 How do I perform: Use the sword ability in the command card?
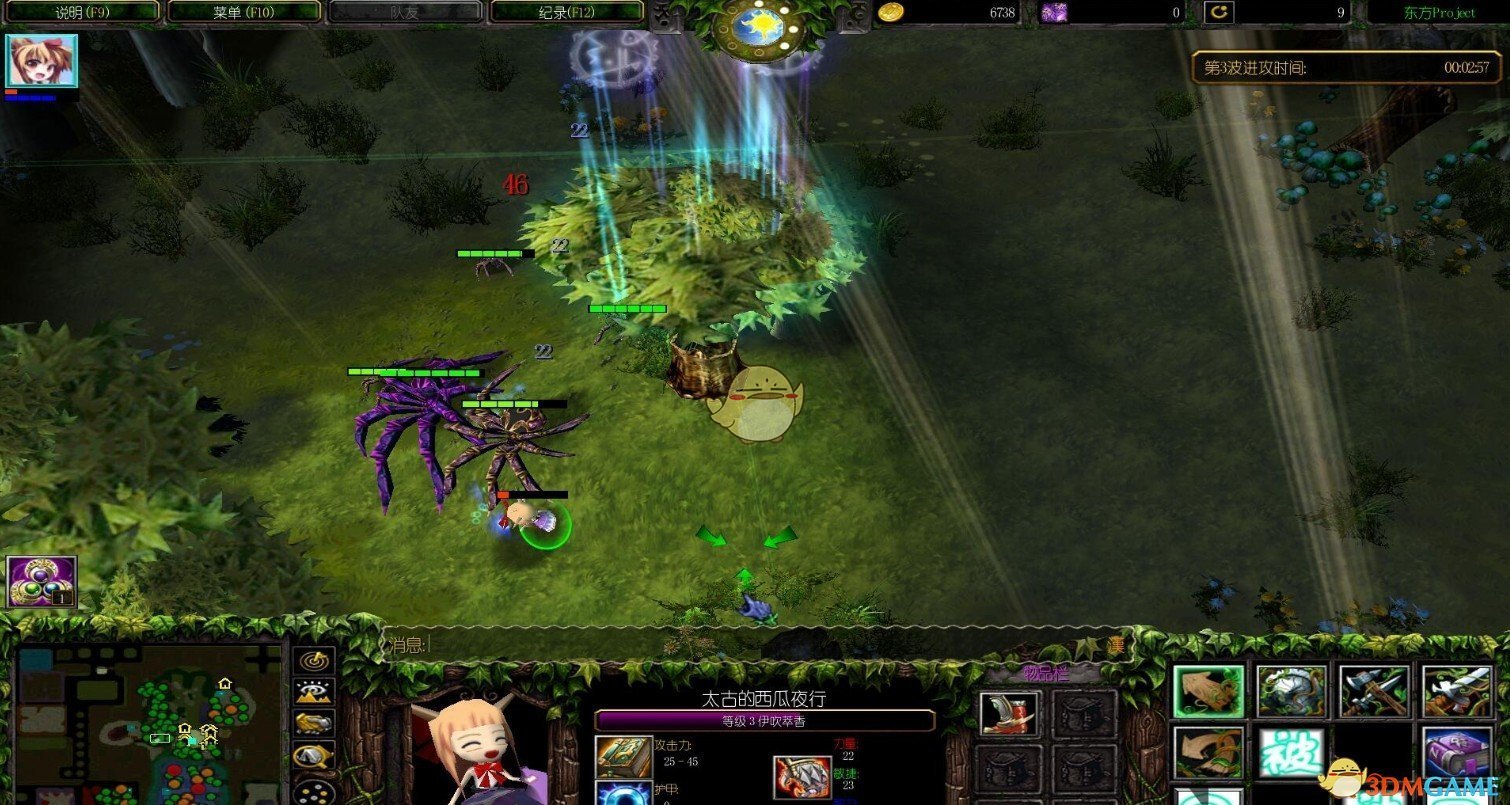1458,690
